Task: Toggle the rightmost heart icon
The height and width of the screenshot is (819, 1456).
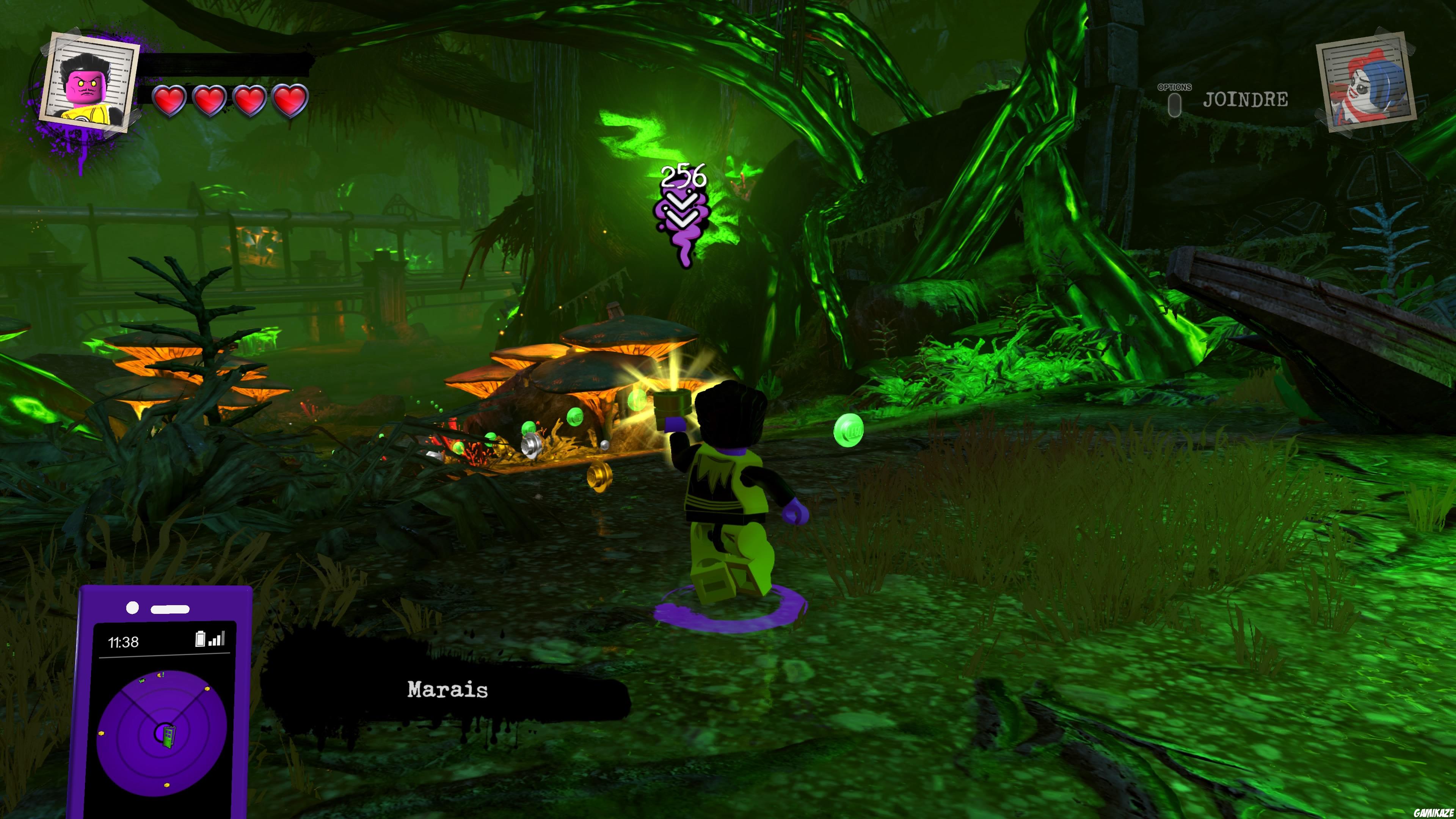Action: click(289, 100)
